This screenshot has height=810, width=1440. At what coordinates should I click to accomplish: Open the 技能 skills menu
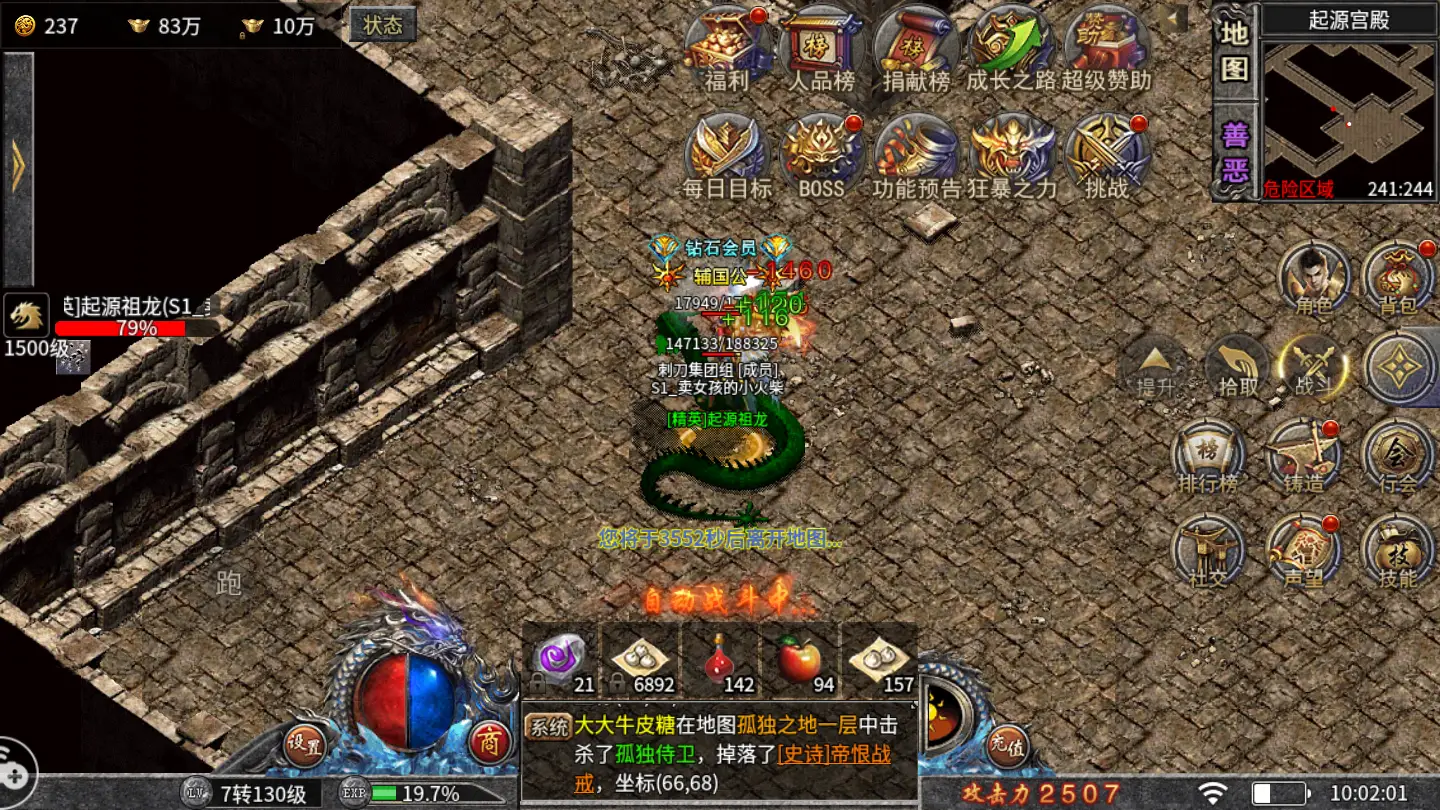tap(1398, 550)
